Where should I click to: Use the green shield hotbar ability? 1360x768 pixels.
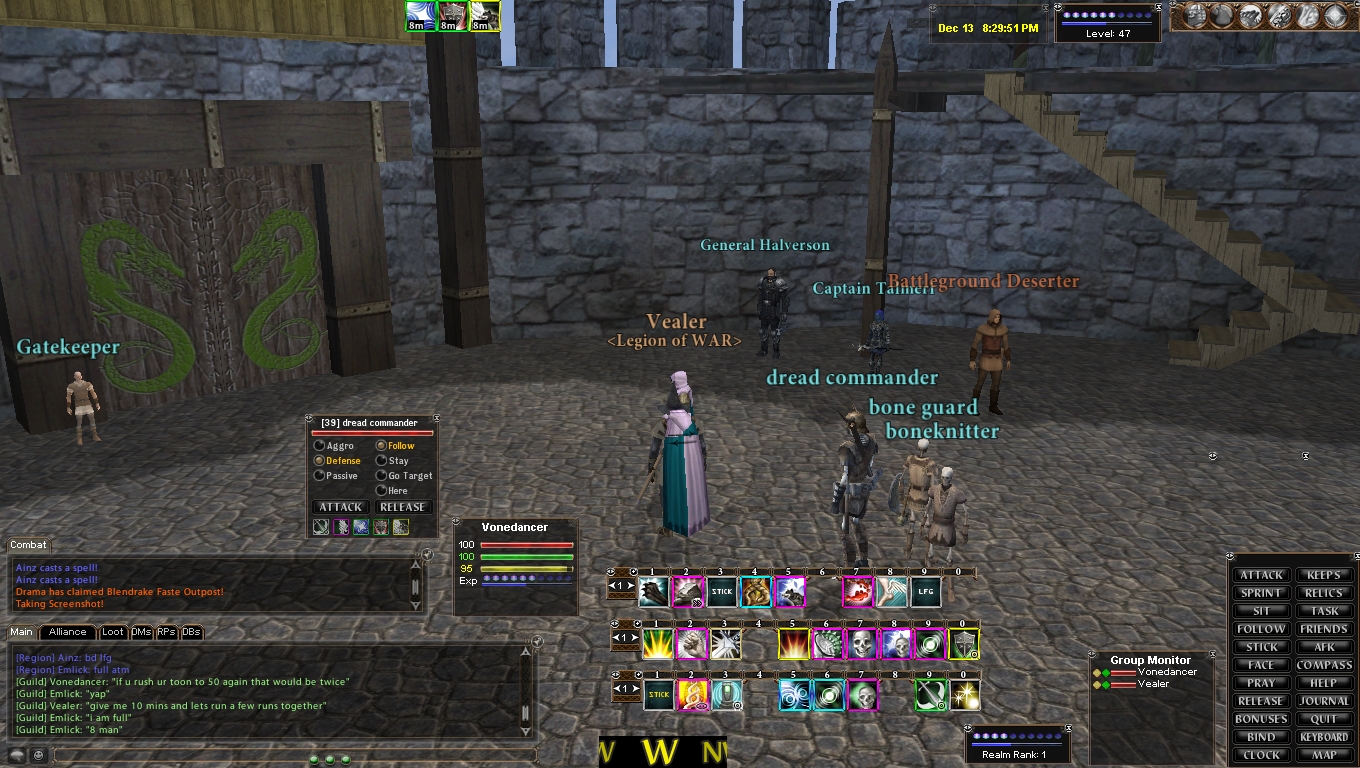coord(964,645)
